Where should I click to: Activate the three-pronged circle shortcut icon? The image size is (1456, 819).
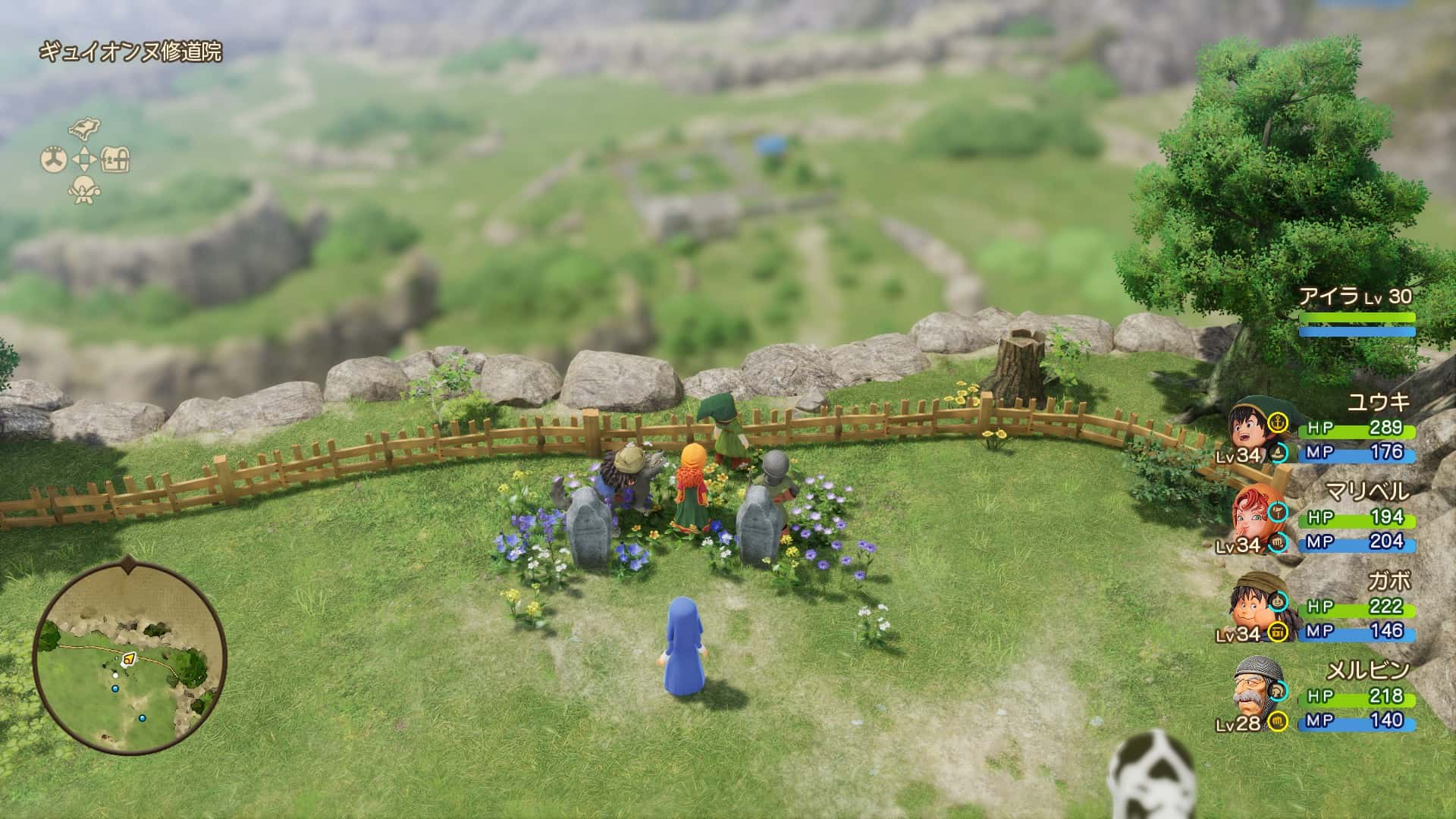tap(53, 159)
